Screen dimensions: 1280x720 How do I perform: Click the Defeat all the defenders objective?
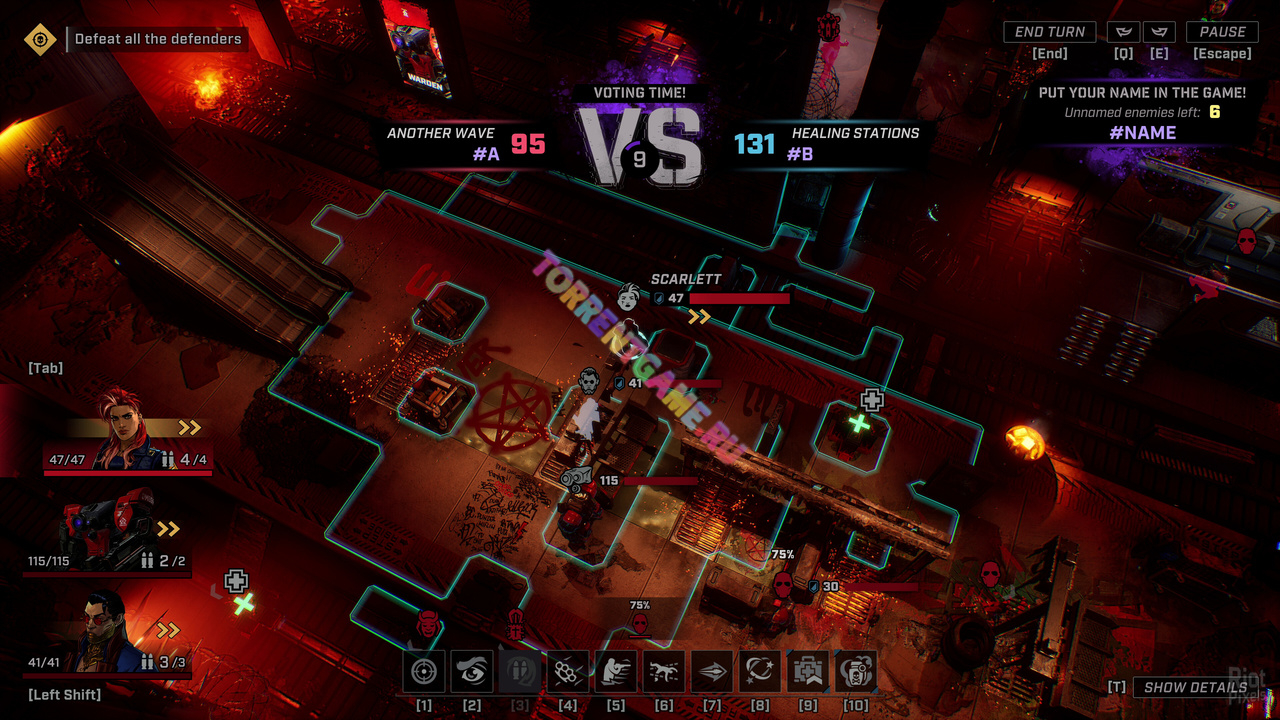pos(158,39)
